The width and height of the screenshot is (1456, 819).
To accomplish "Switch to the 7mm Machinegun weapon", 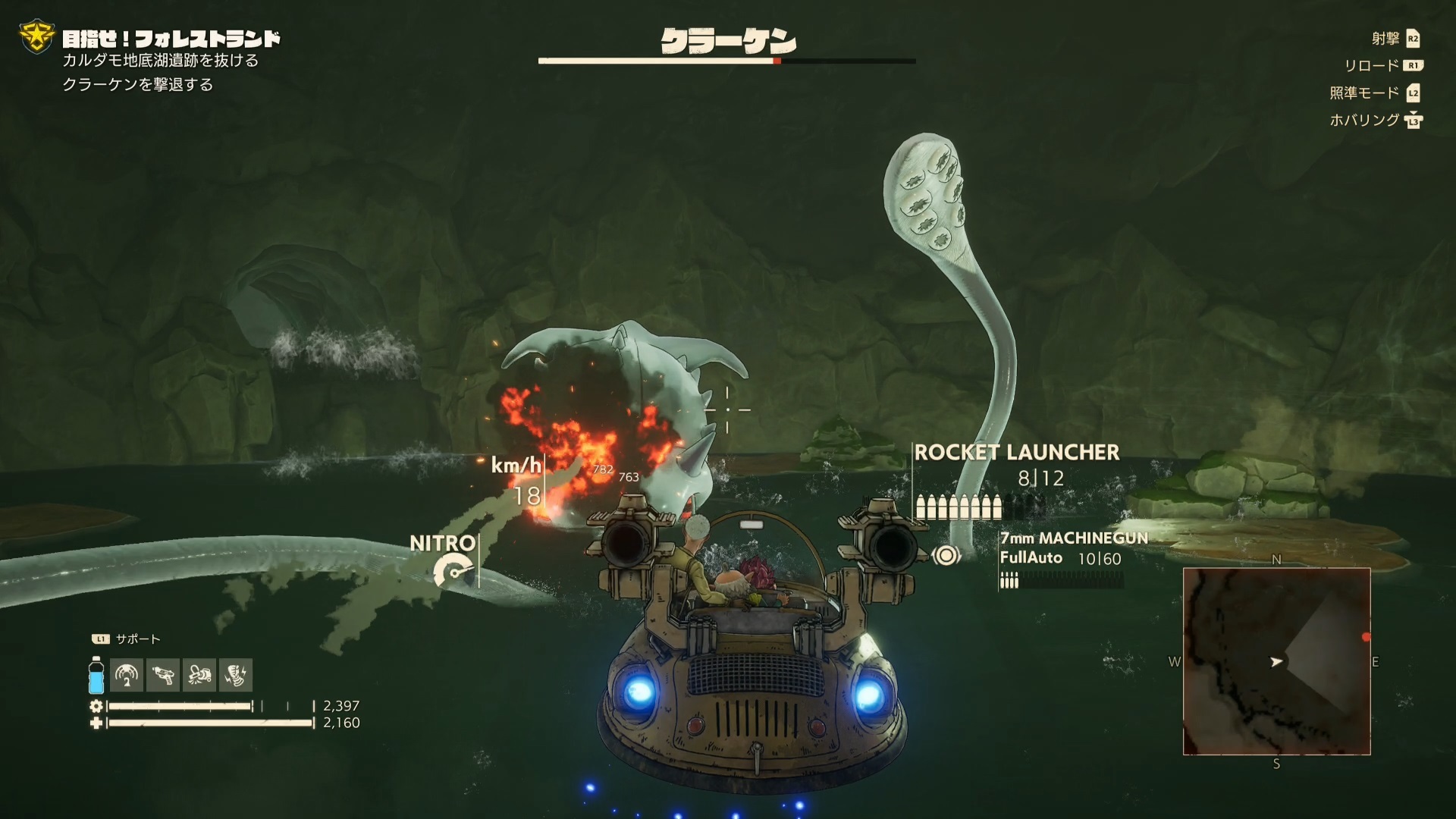I will click(x=1073, y=538).
